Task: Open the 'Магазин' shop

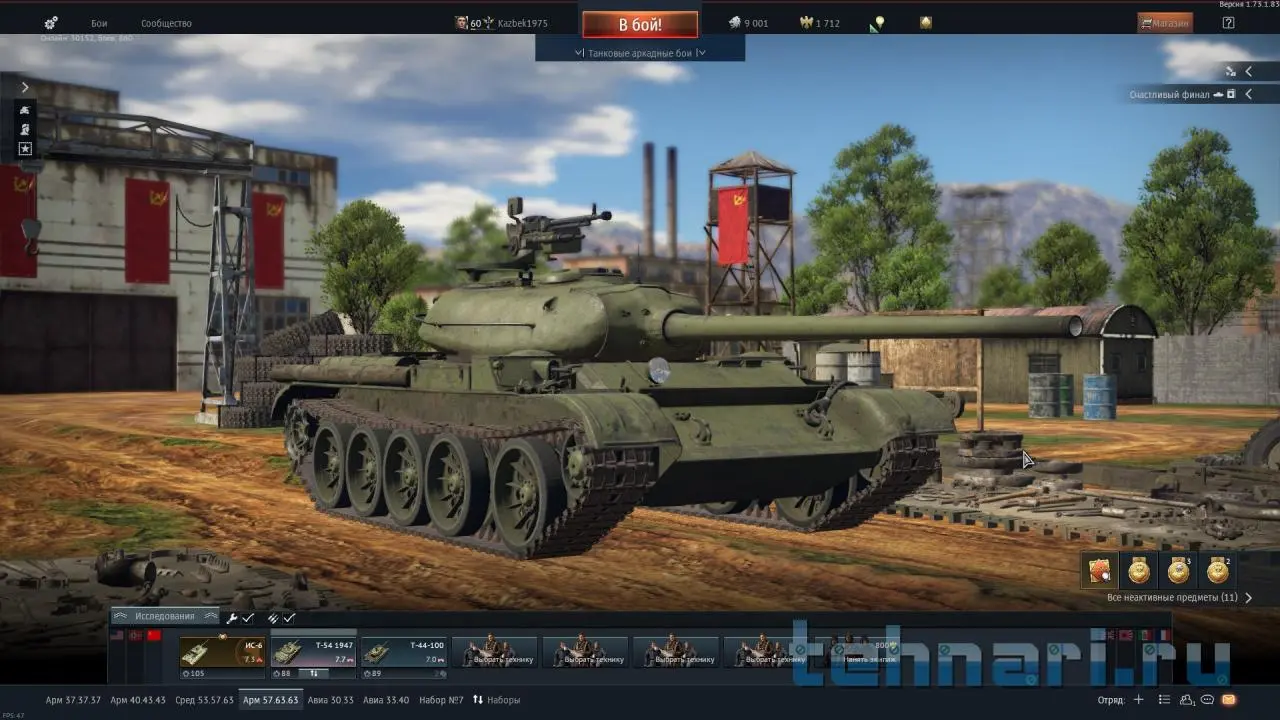Action: (1165, 23)
